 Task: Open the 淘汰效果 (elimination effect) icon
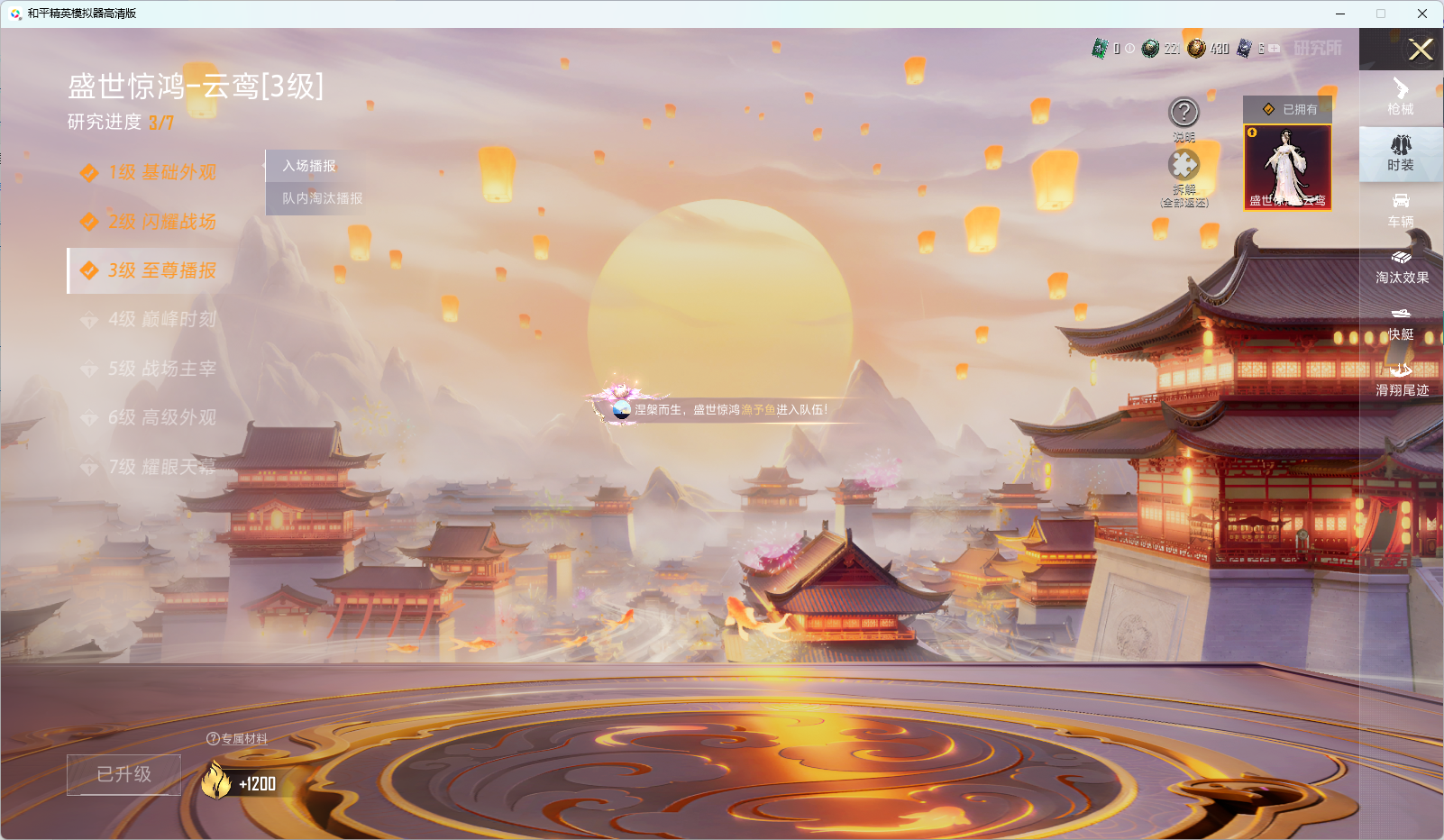click(1400, 269)
